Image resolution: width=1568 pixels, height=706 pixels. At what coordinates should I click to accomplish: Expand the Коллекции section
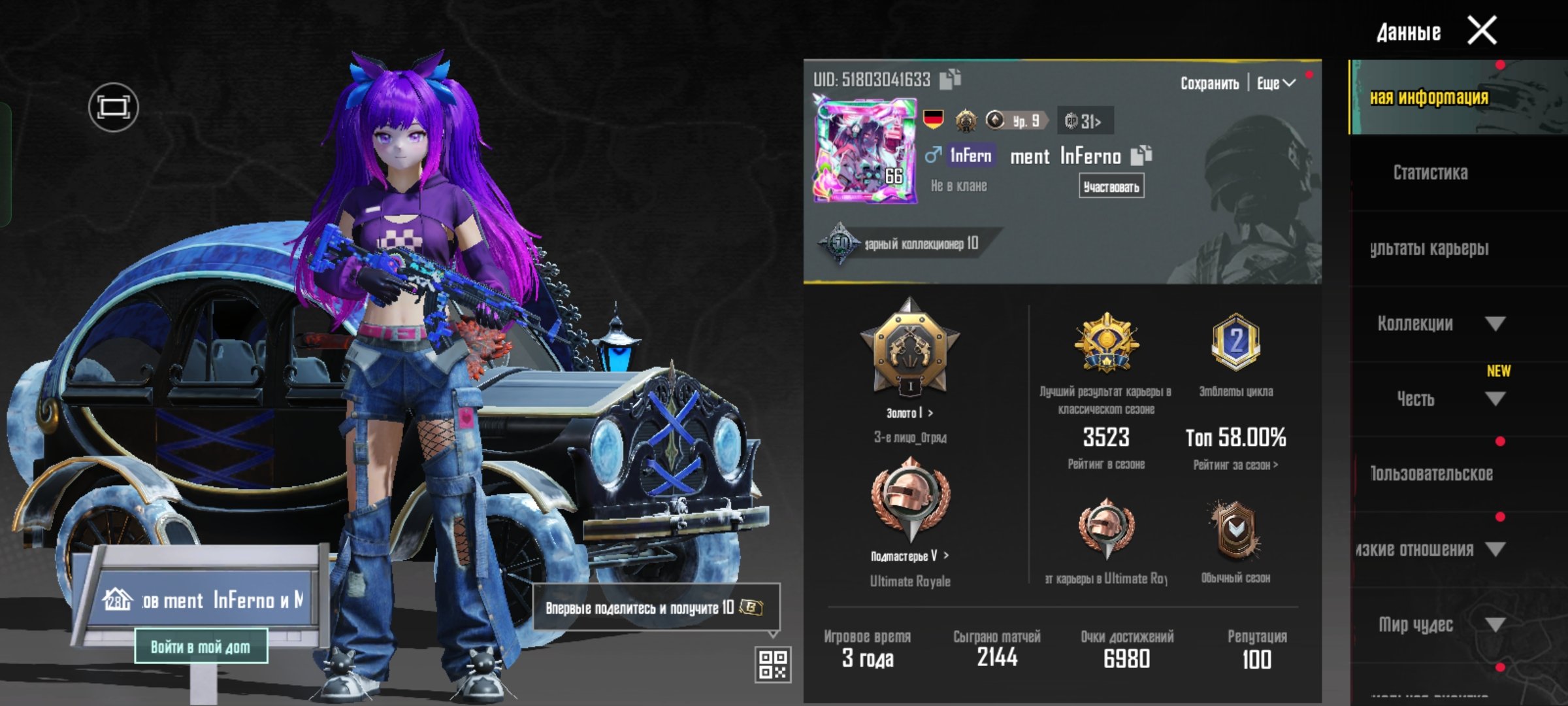click(1495, 324)
